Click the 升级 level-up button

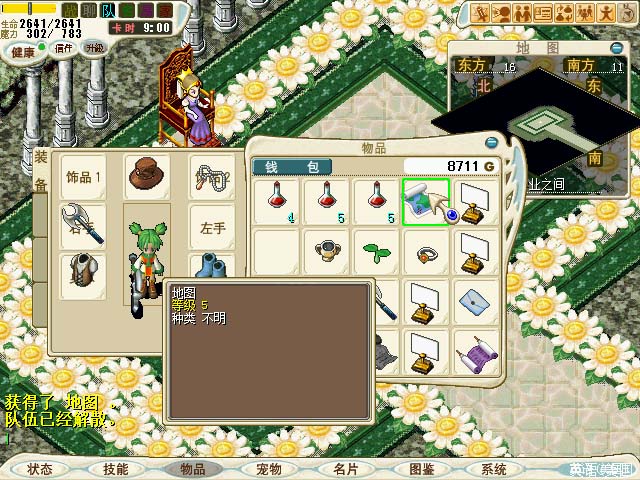click(x=93, y=48)
